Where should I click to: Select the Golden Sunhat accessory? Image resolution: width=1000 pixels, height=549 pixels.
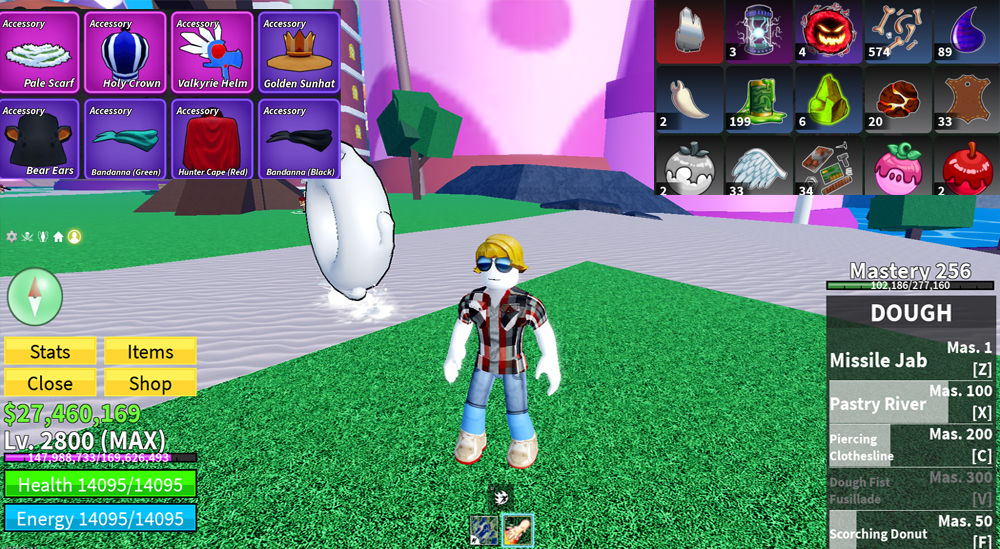(x=299, y=52)
